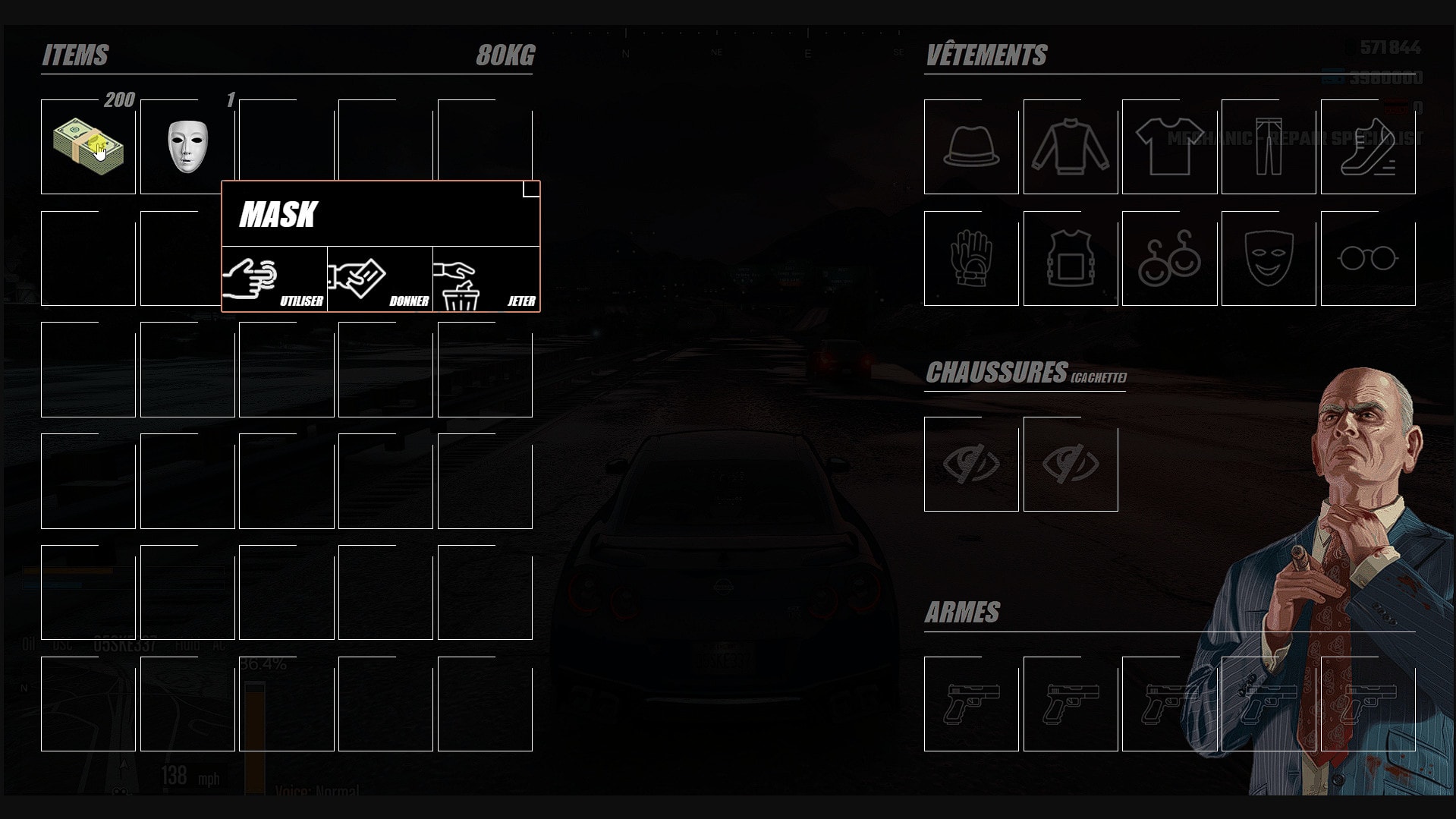Image resolution: width=1456 pixels, height=819 pixels.
Task: Select the shoes clothing slot
Action: point(1368,146)
